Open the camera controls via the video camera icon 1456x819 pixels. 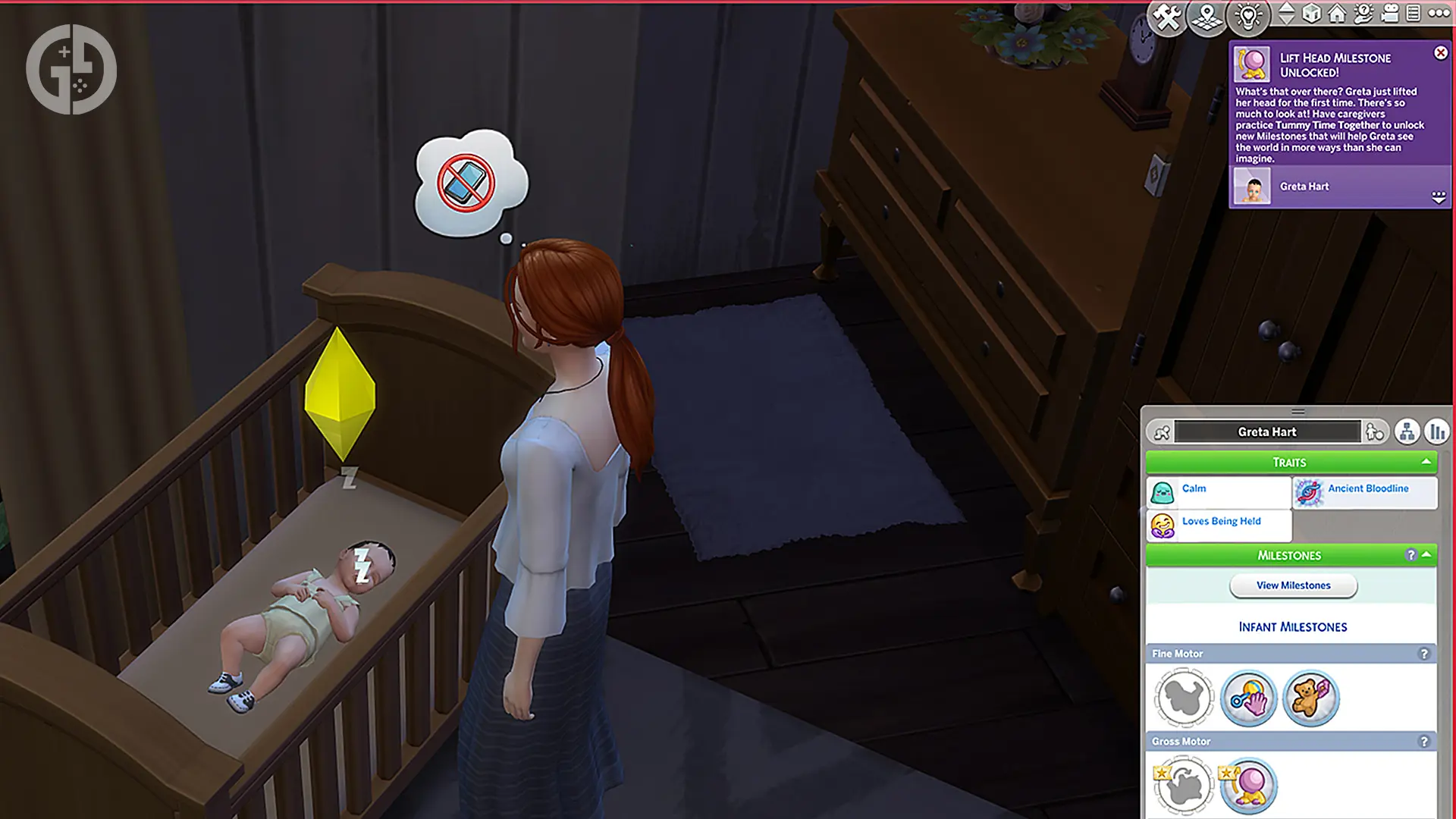pos(1390,14)
